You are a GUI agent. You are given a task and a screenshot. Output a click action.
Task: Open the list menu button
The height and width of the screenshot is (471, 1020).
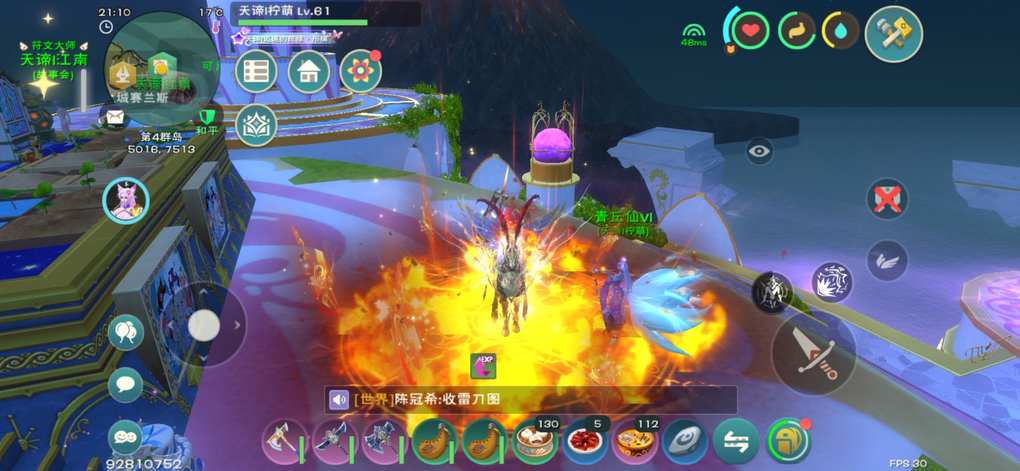click(x=257, y=72)
